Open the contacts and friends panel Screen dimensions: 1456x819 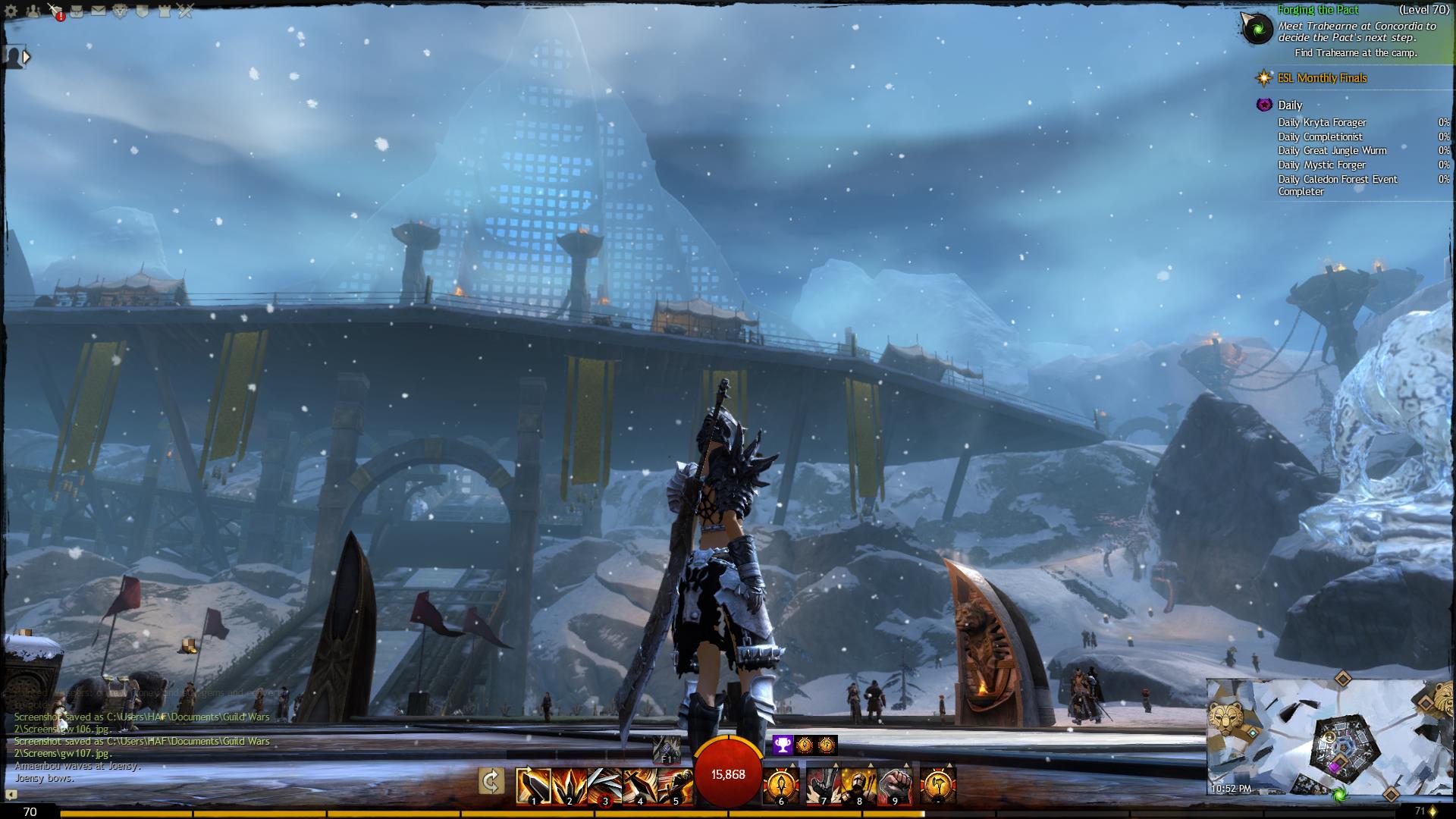click(33, 11)
